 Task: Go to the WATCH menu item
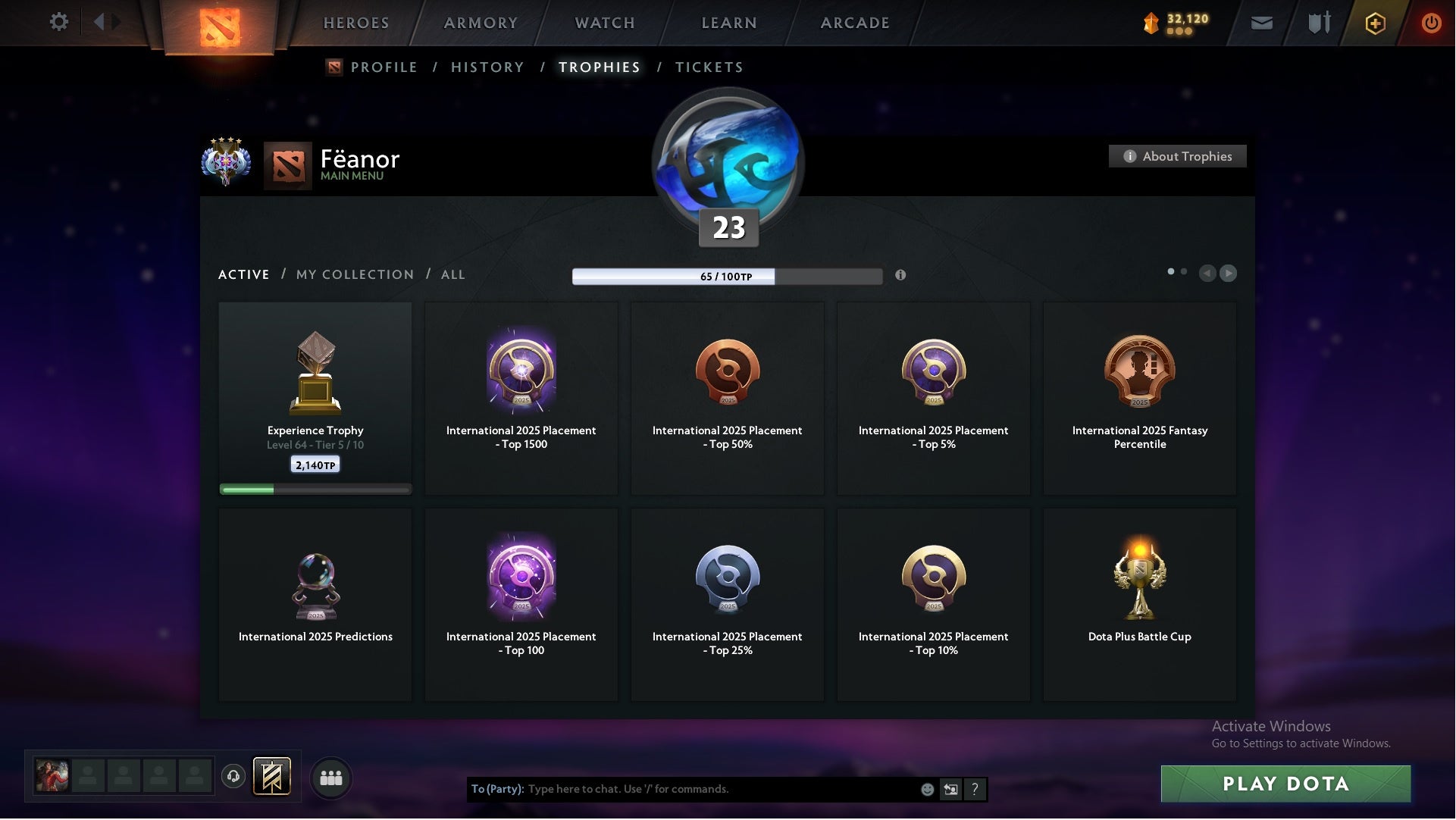603,23
